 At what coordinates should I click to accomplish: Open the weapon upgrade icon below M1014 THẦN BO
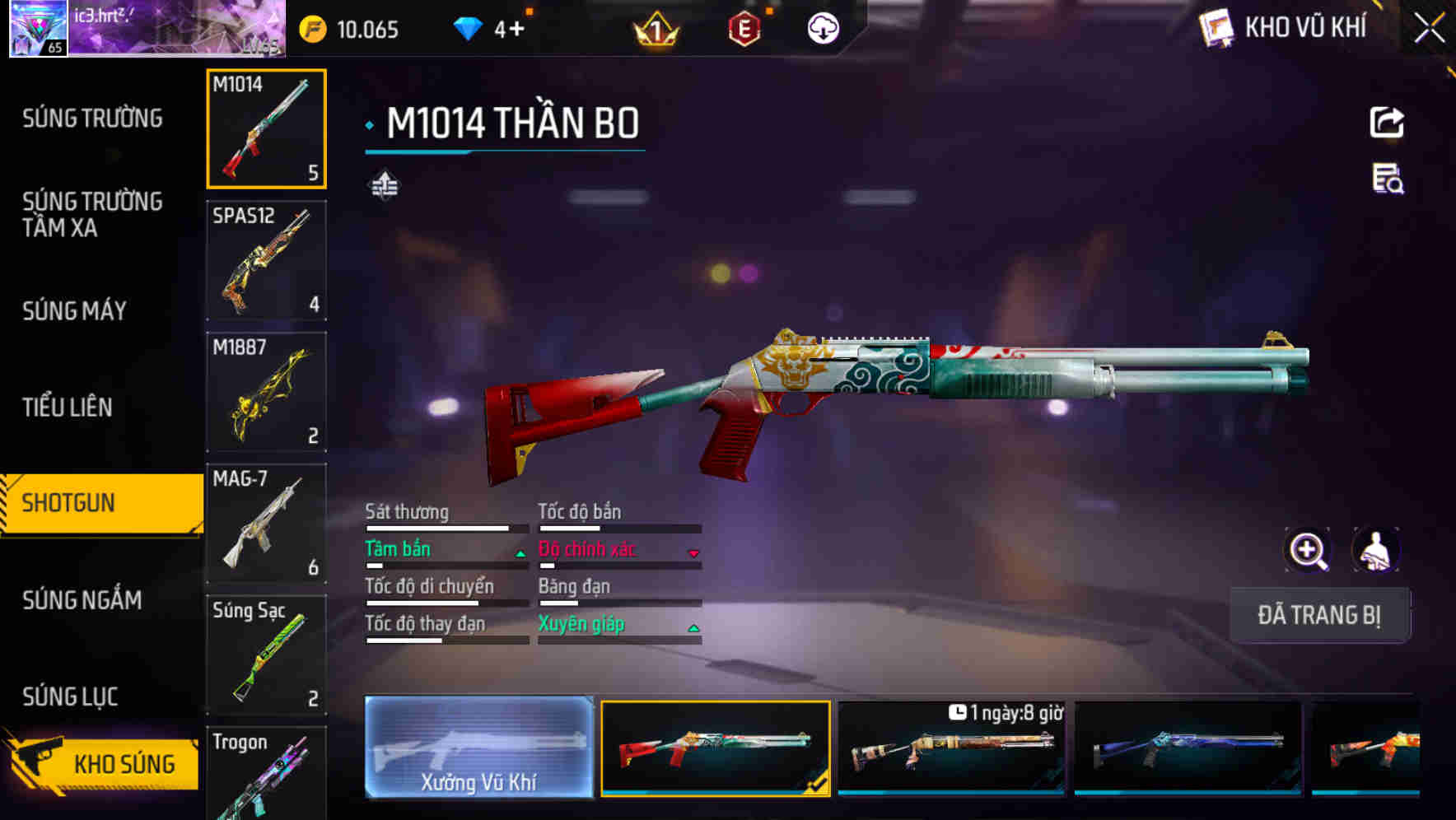[384, 184]
